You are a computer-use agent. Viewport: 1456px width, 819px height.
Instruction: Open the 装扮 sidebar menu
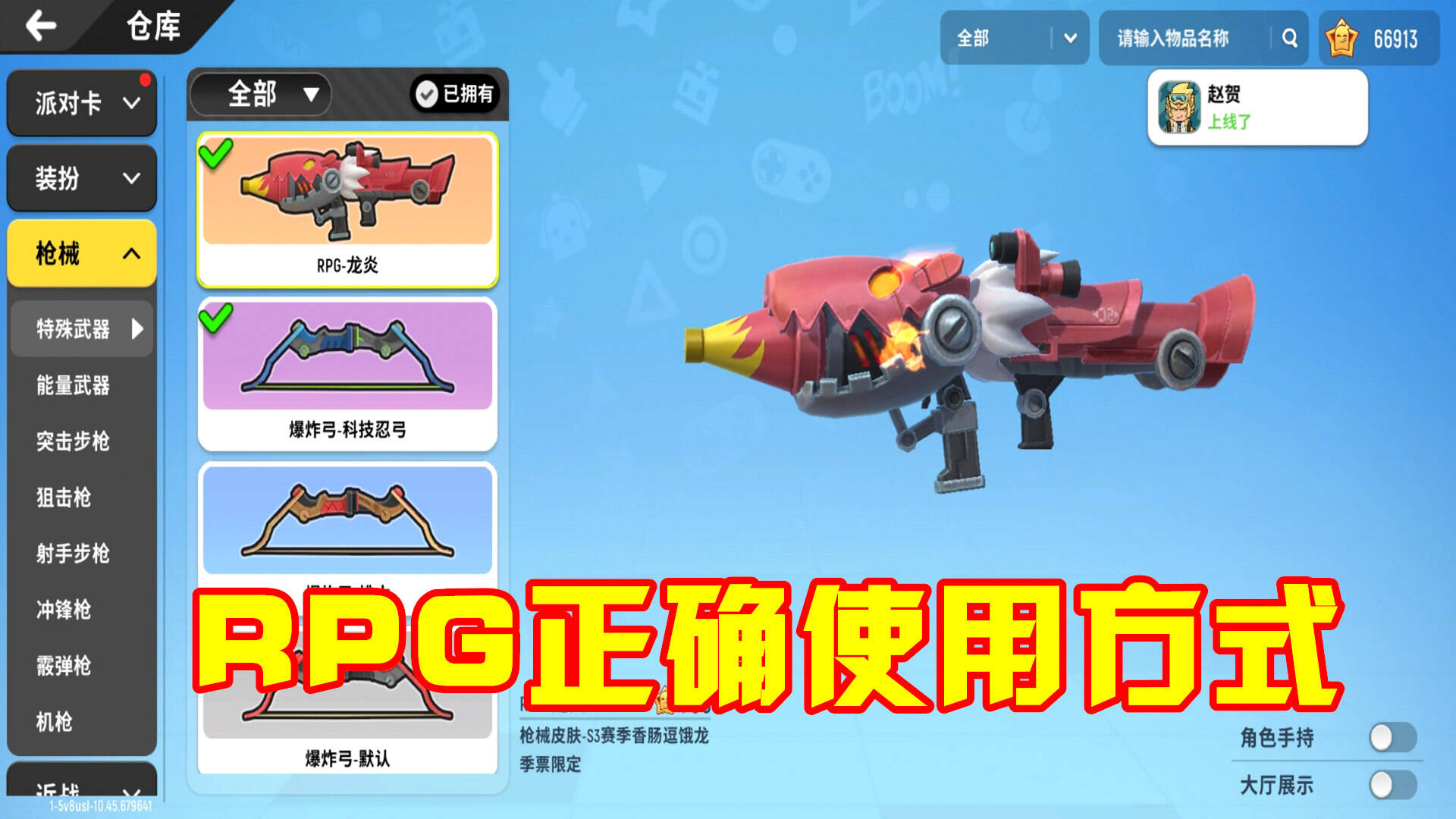pyautogui.click(x=81, y=179)
